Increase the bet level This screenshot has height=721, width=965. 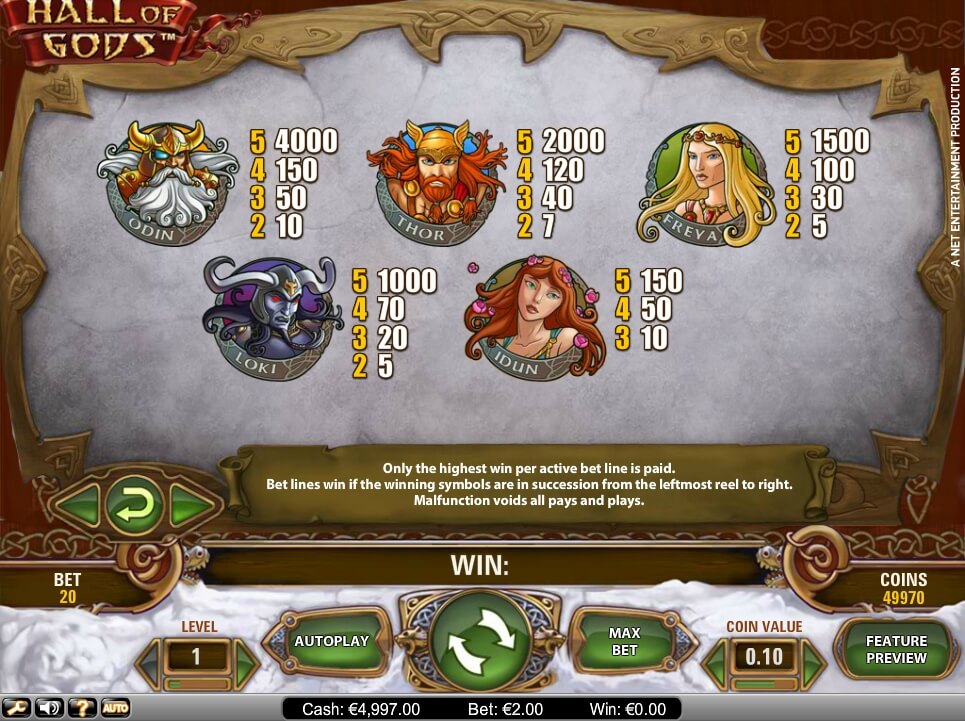click(244, 659)
